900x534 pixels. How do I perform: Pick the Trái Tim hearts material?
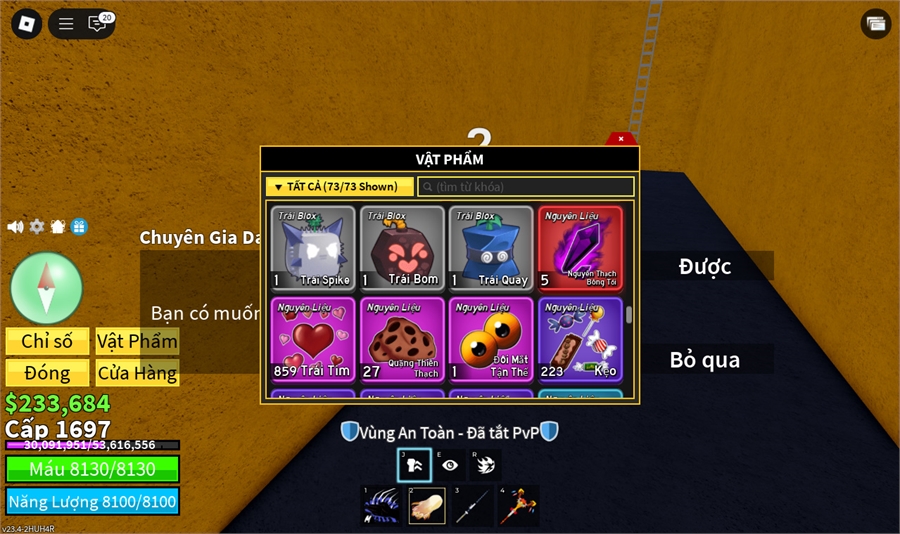tap(313, 339)
